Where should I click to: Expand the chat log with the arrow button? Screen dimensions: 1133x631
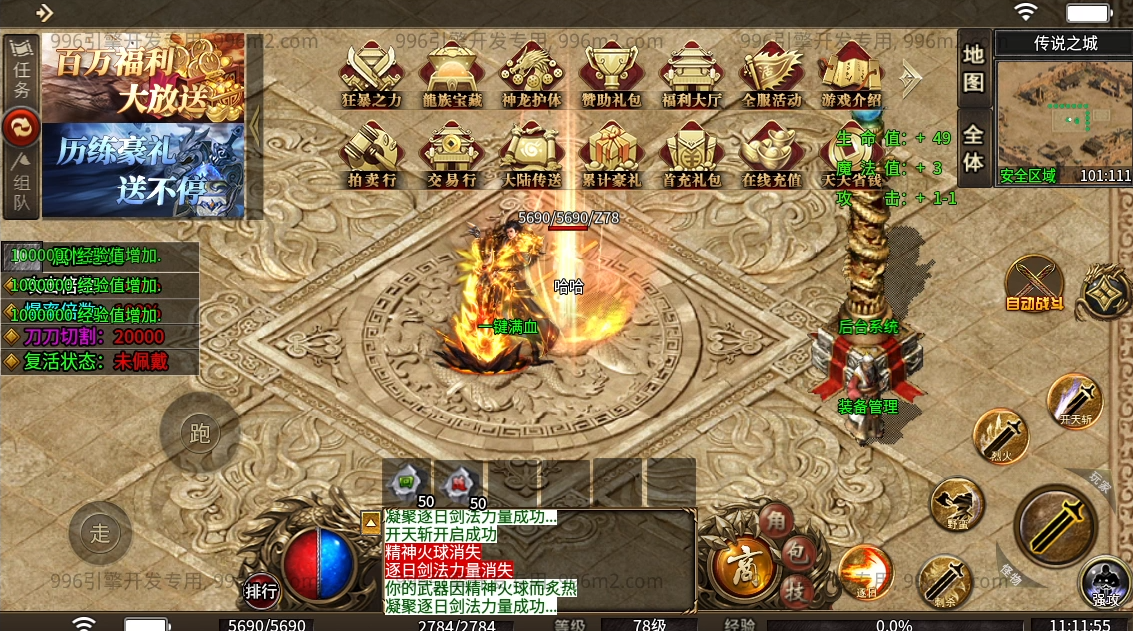pyautogui.click(x=370, y=521)
